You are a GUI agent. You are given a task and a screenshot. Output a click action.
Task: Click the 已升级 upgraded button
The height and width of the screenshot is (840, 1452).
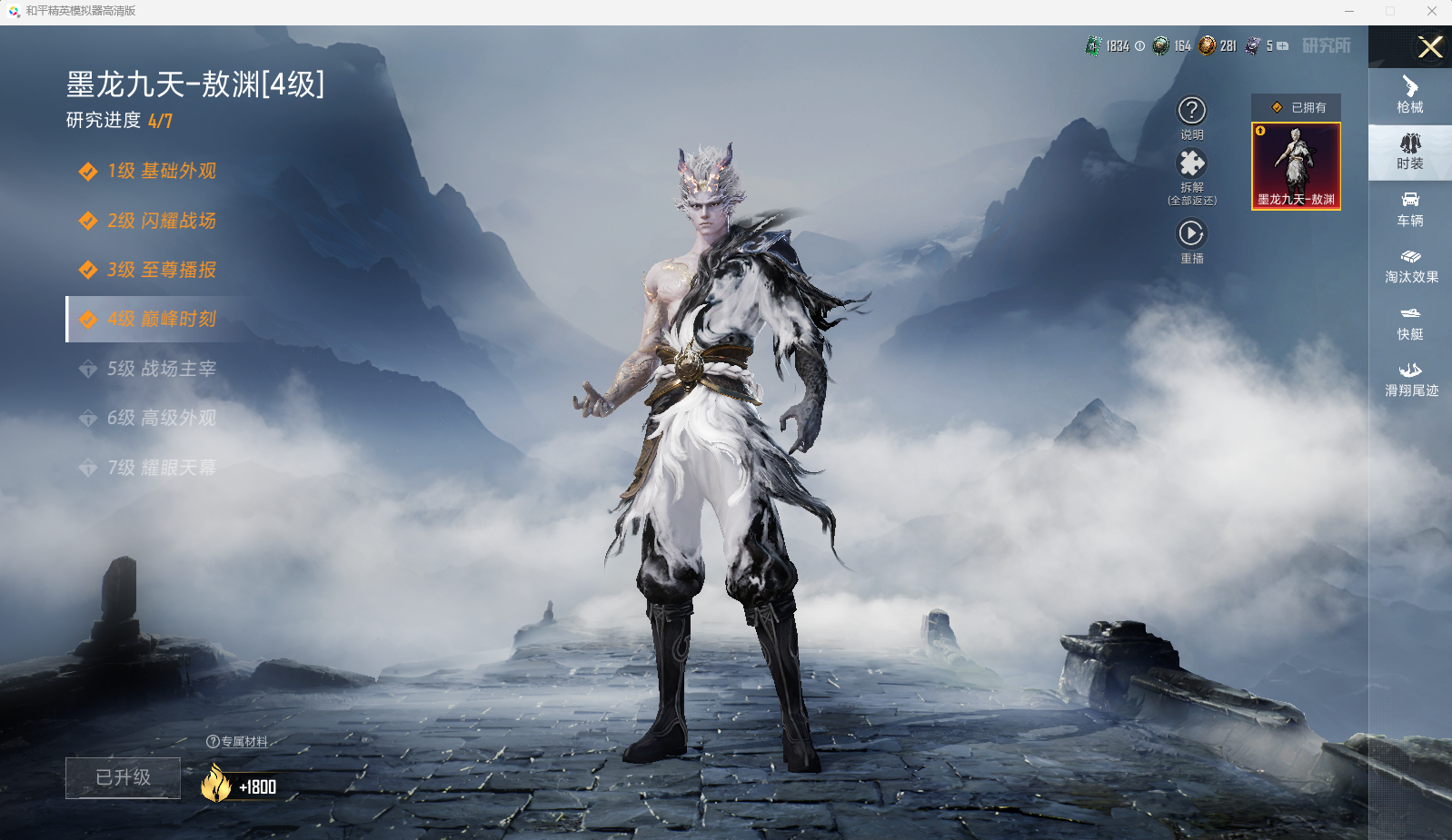pos(123,778)
